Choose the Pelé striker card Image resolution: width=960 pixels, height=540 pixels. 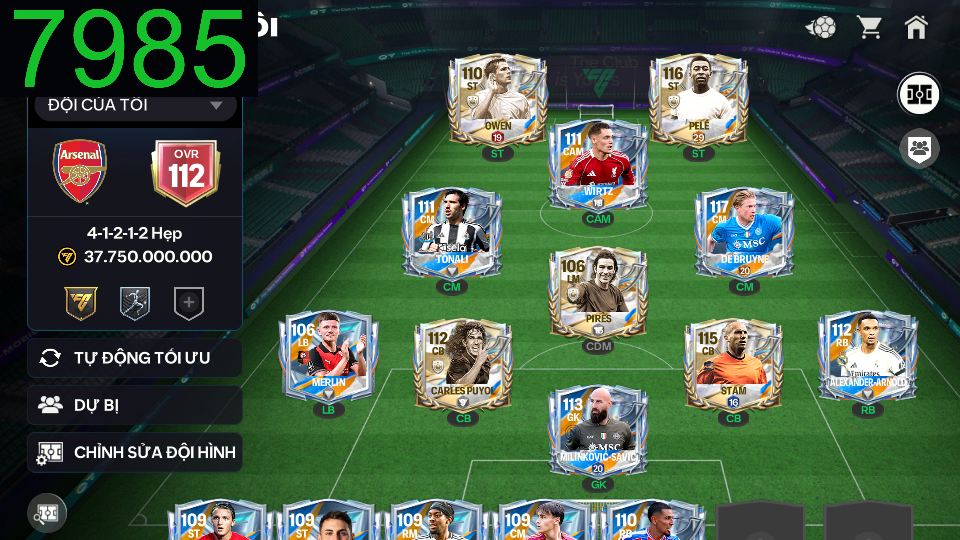698,100
